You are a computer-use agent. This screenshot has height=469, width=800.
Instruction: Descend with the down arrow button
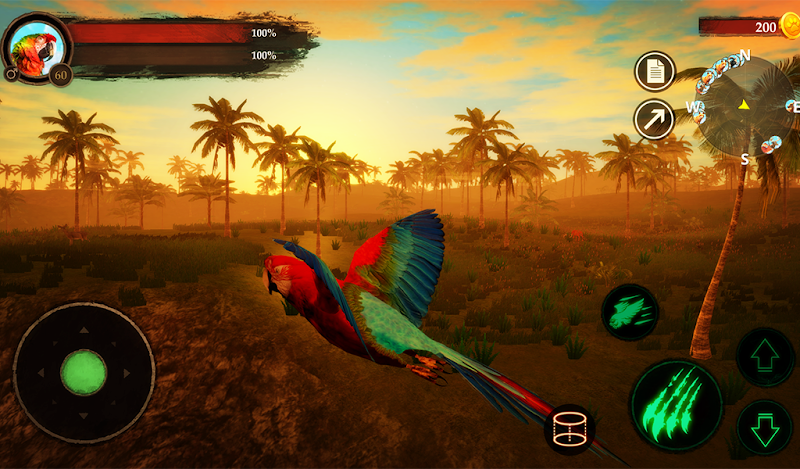[765, 427]
